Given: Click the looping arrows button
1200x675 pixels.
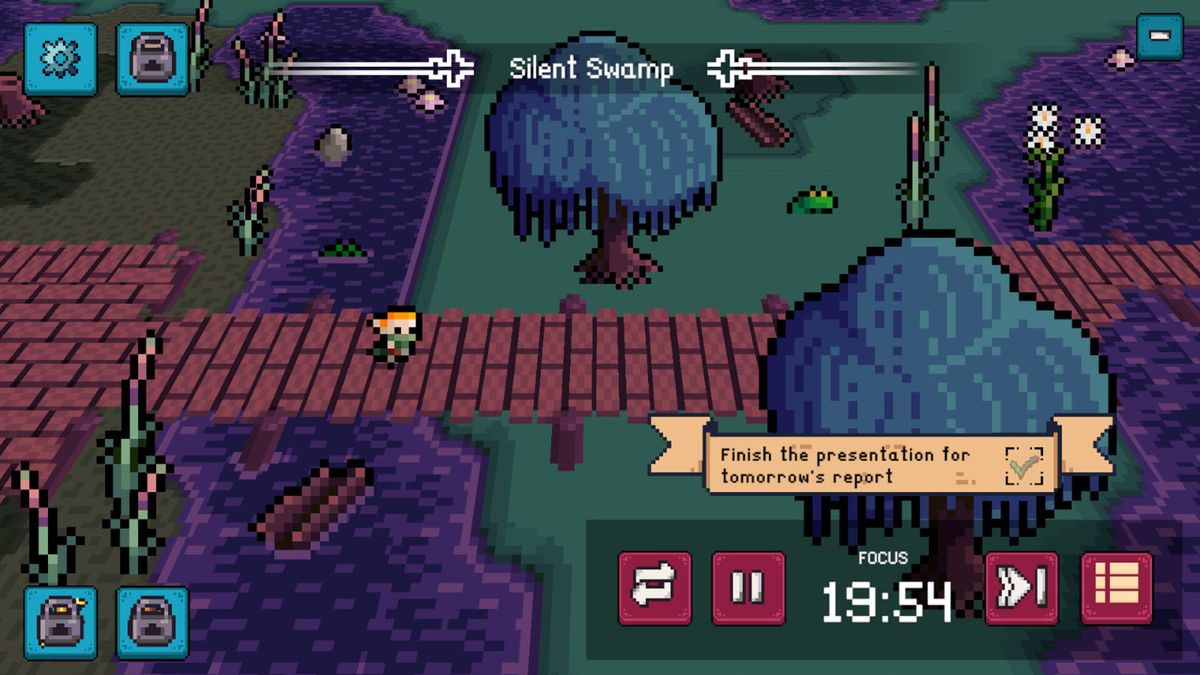Looking at the screenshot, I should 655,588.
